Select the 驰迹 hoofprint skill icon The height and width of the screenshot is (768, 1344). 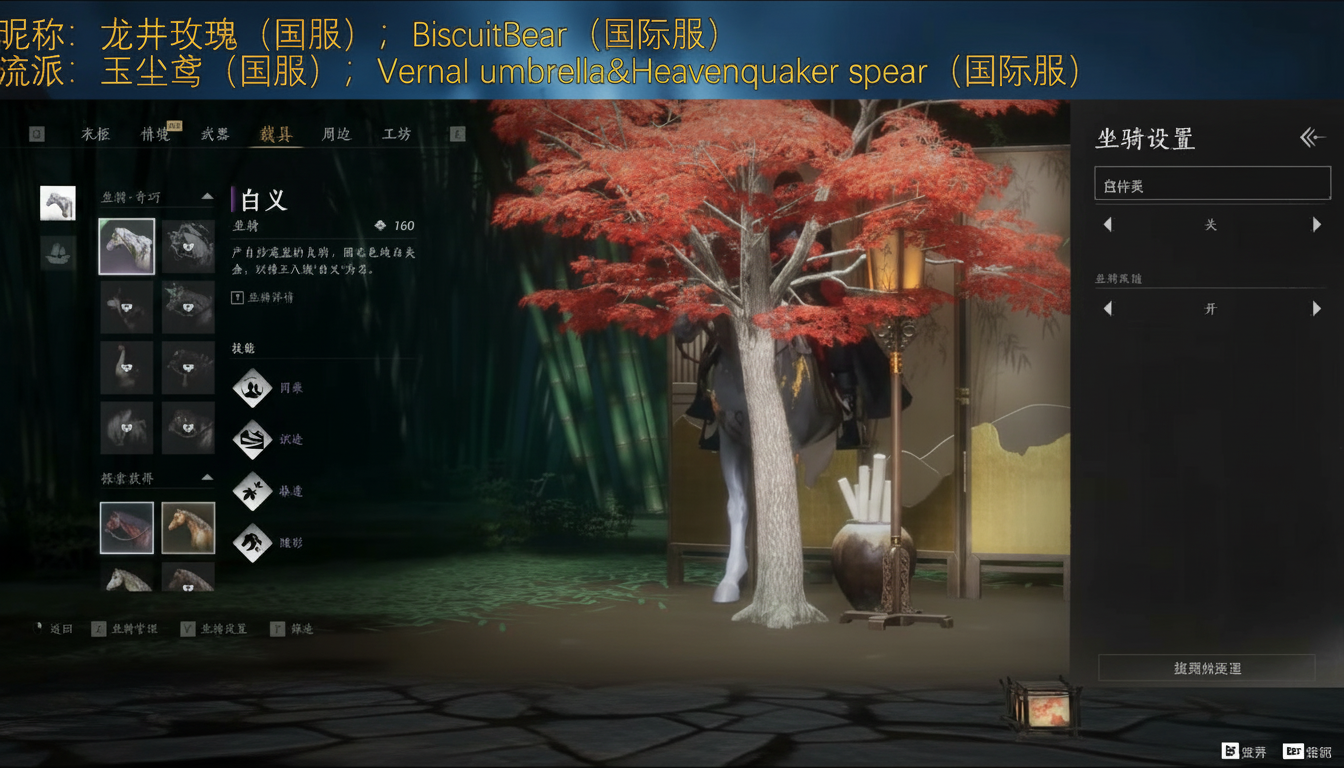tap(254, 440)
